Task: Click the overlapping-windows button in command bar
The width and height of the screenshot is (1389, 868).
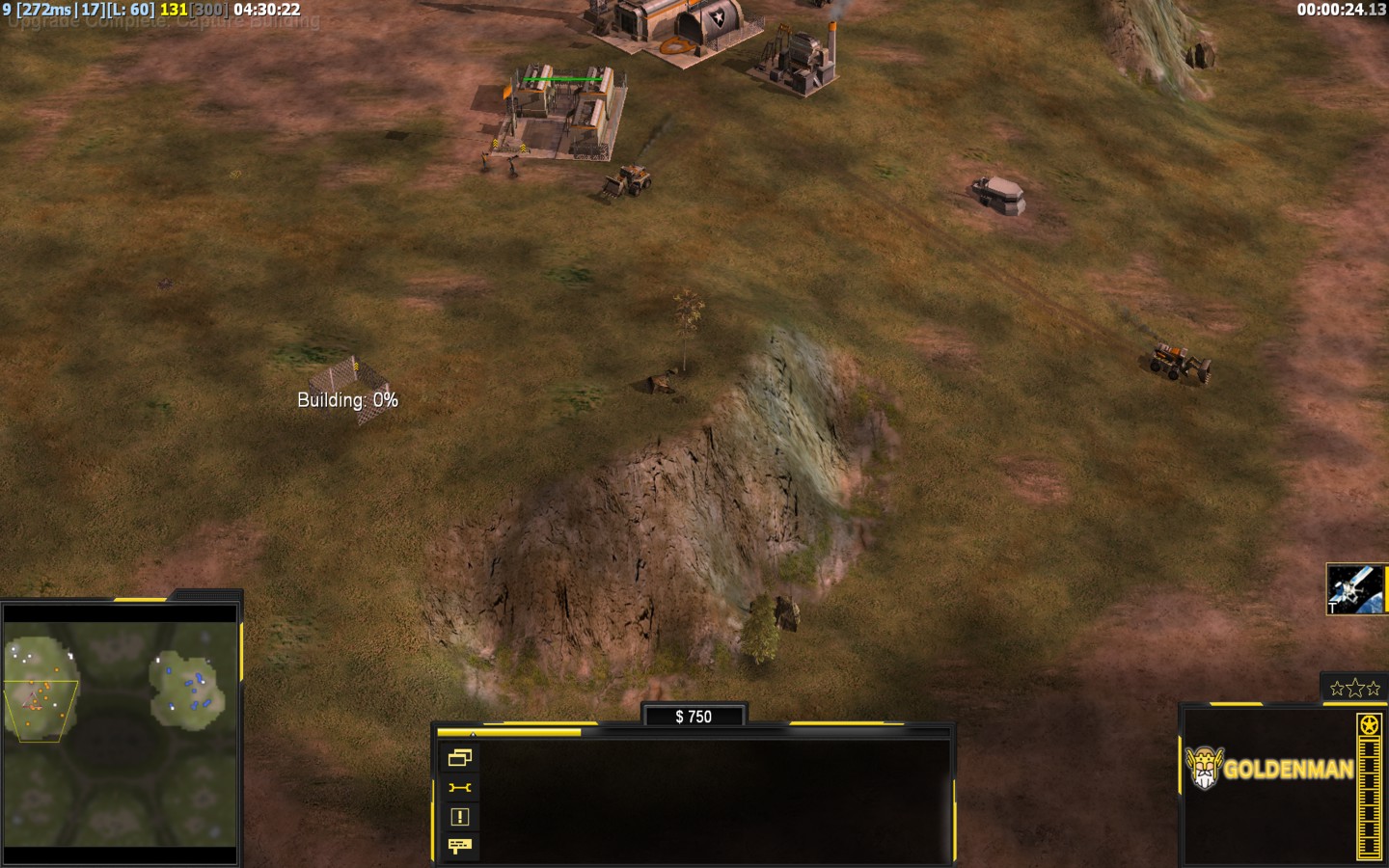Action: [460, 758]
